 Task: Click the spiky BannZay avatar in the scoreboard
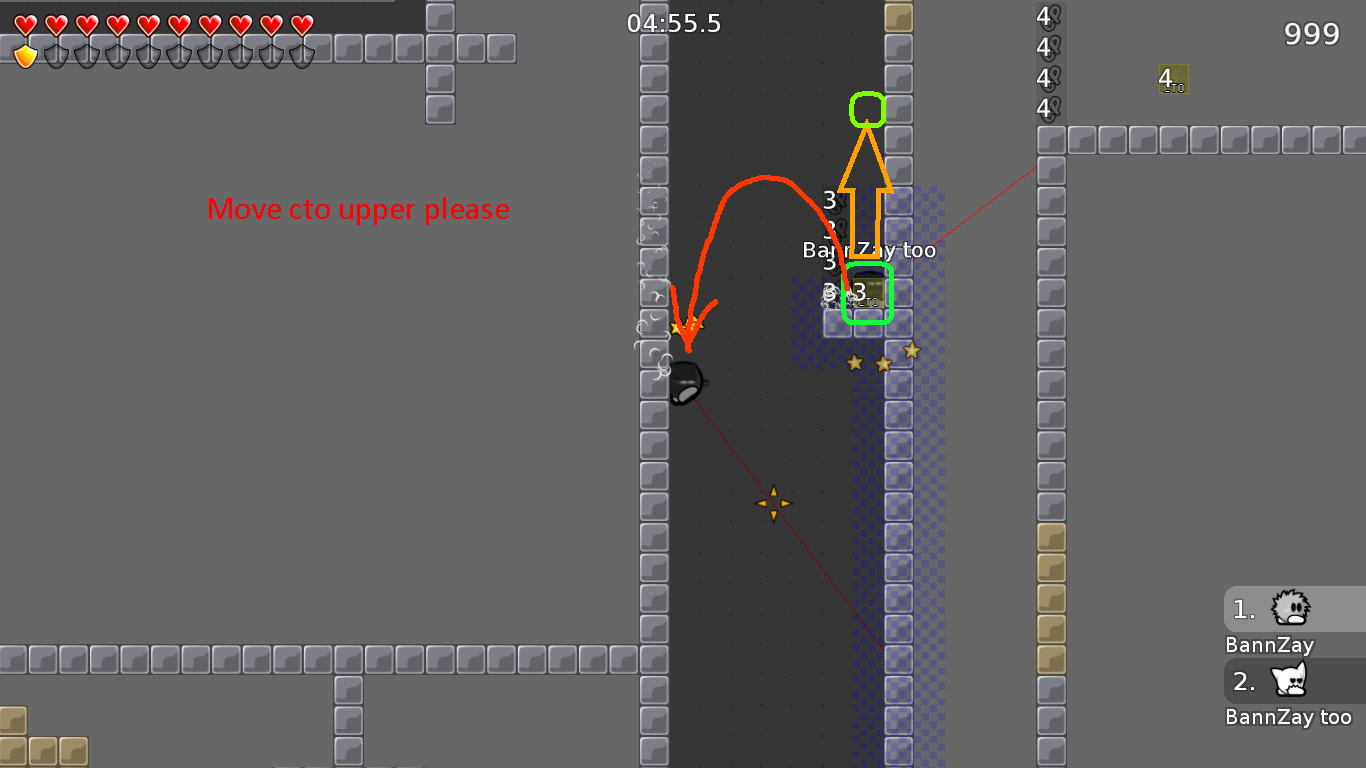coord(1293,607)
